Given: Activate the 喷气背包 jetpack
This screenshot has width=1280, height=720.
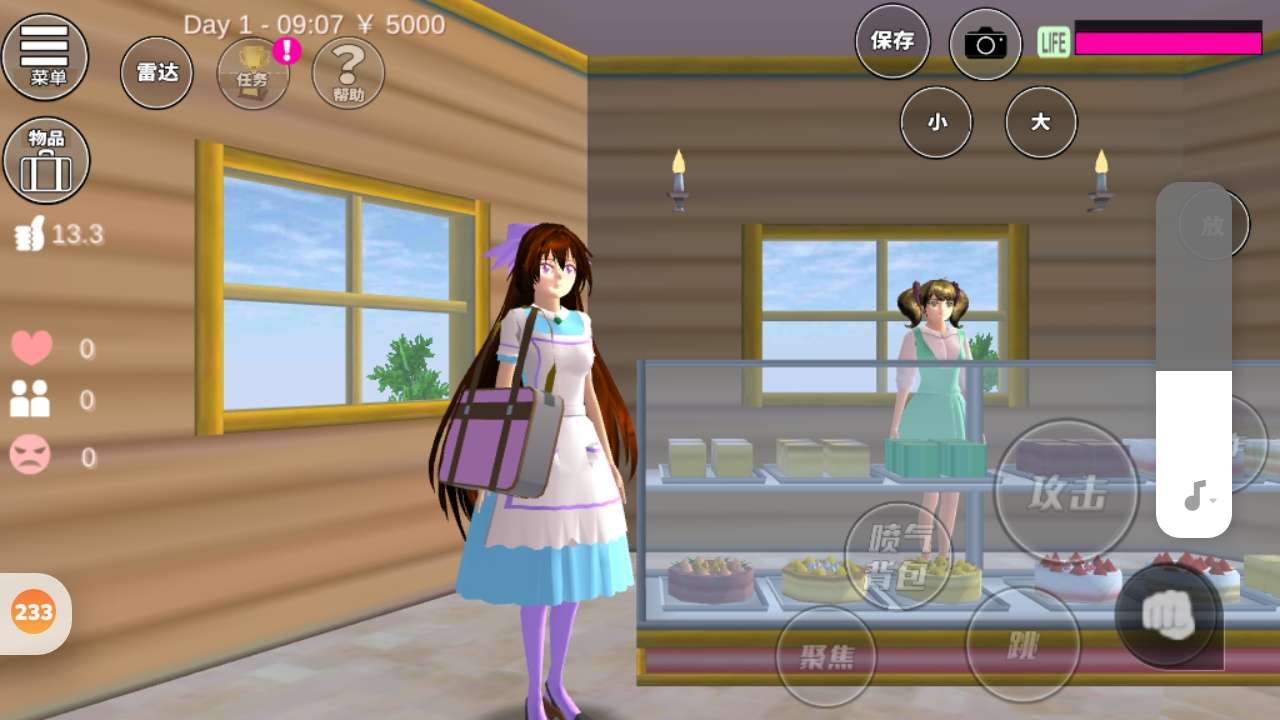Looking at the screenshot, I should pos(897,555).
